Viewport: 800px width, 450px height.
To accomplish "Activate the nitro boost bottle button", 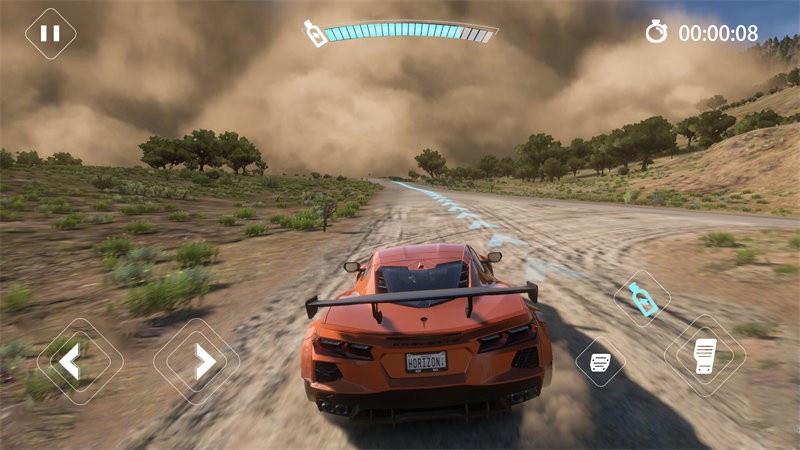I will (641, 298).
